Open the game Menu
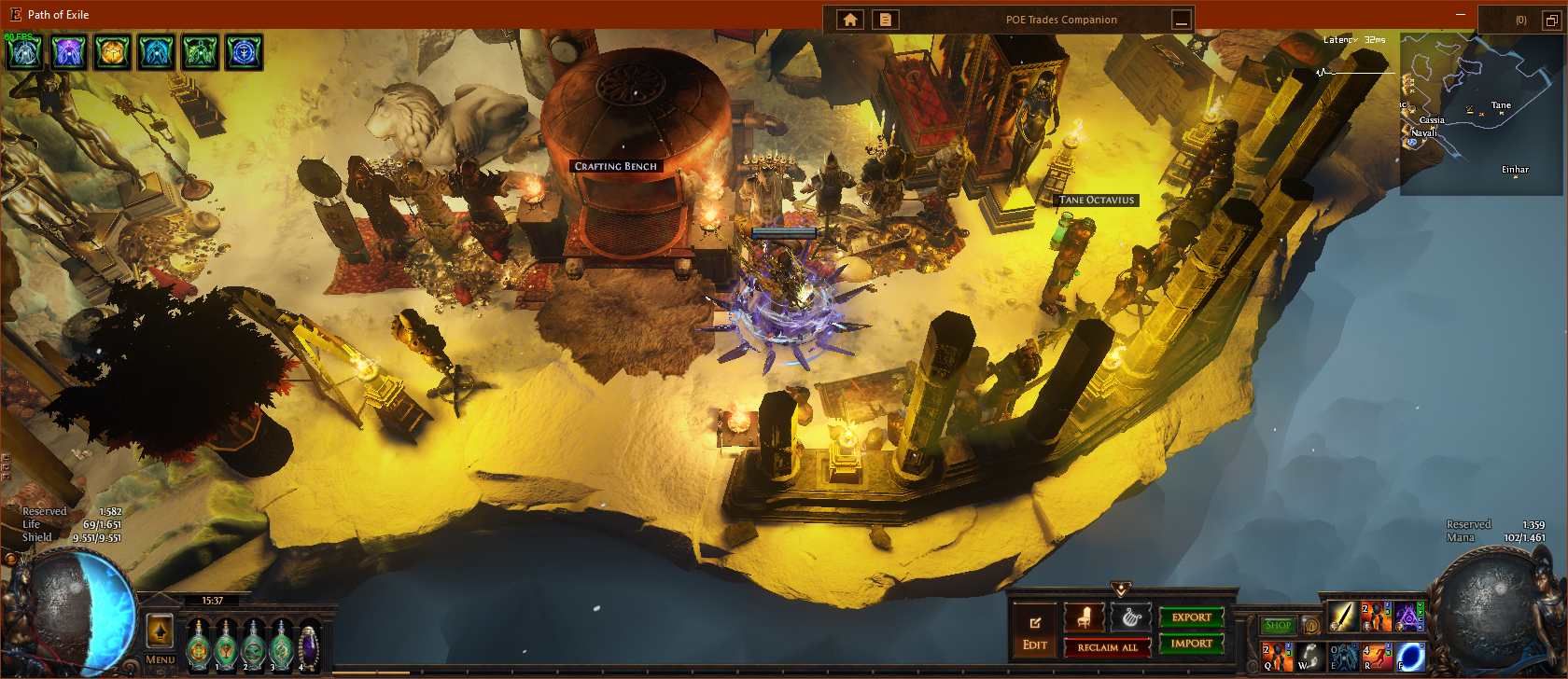1568x679 pixels. (x=160, y=659)
